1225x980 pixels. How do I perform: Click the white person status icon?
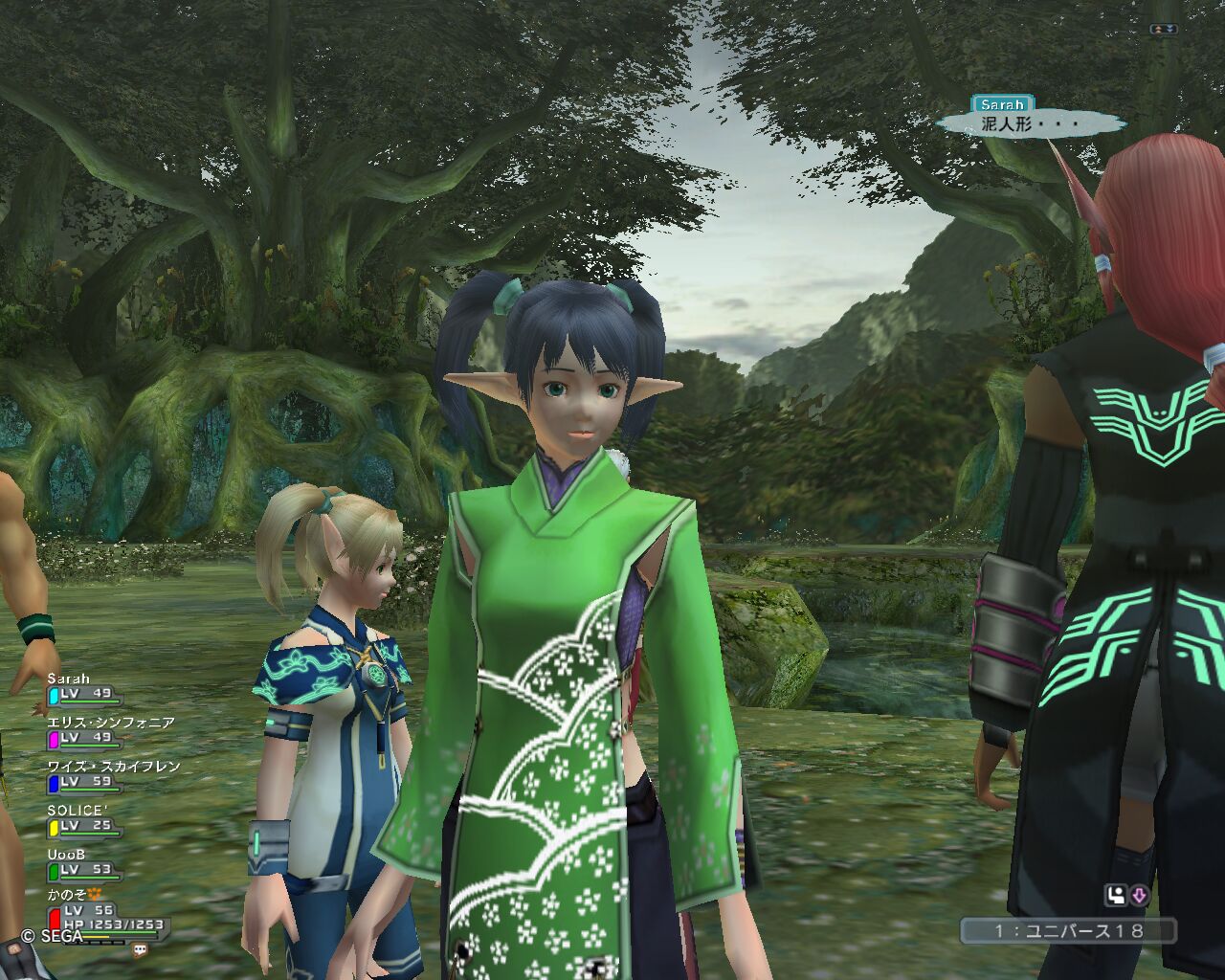tap(1116, 896)
